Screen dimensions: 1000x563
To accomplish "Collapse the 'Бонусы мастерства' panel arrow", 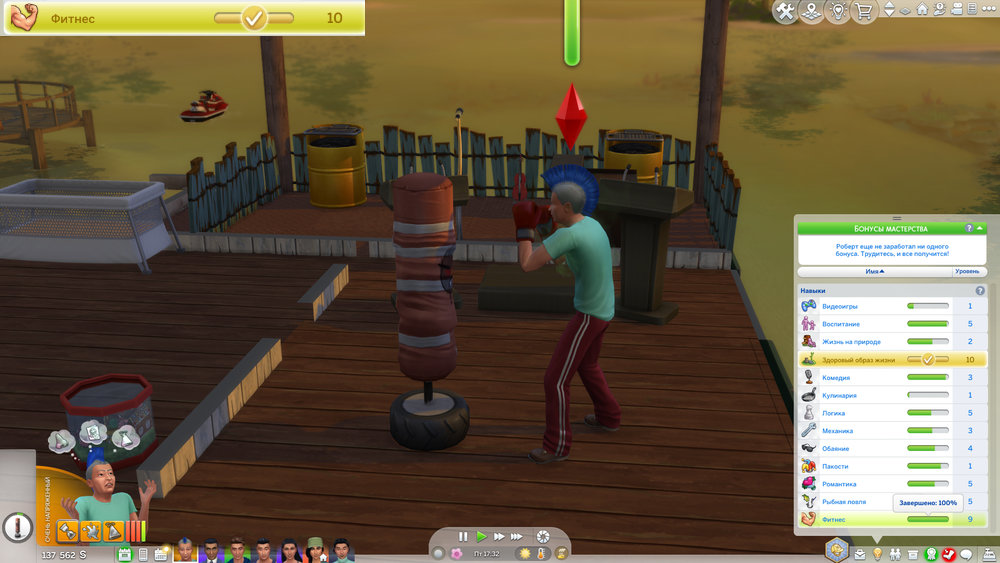I will (982, 229).
